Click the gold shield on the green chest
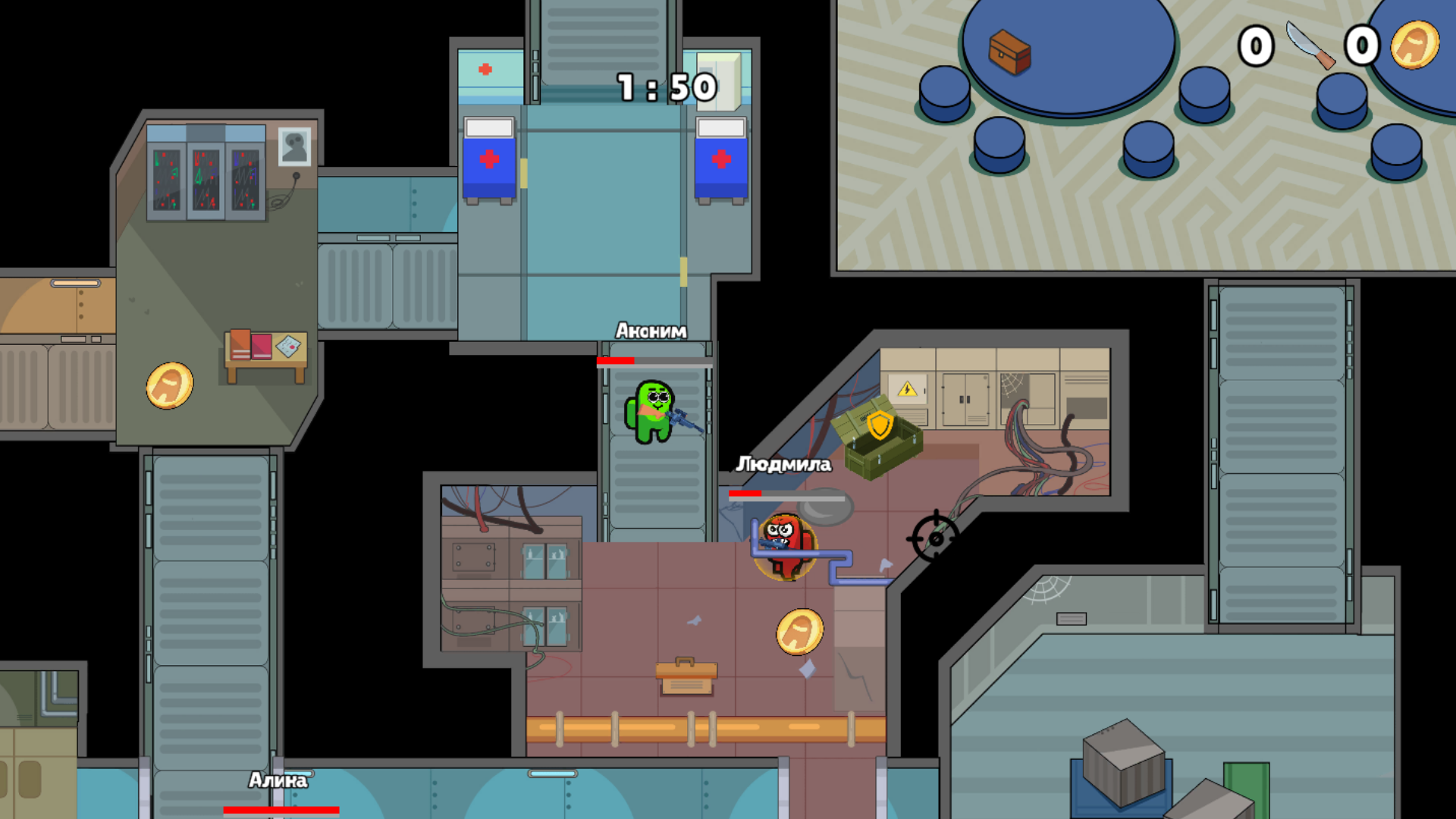 click(879, 427)
